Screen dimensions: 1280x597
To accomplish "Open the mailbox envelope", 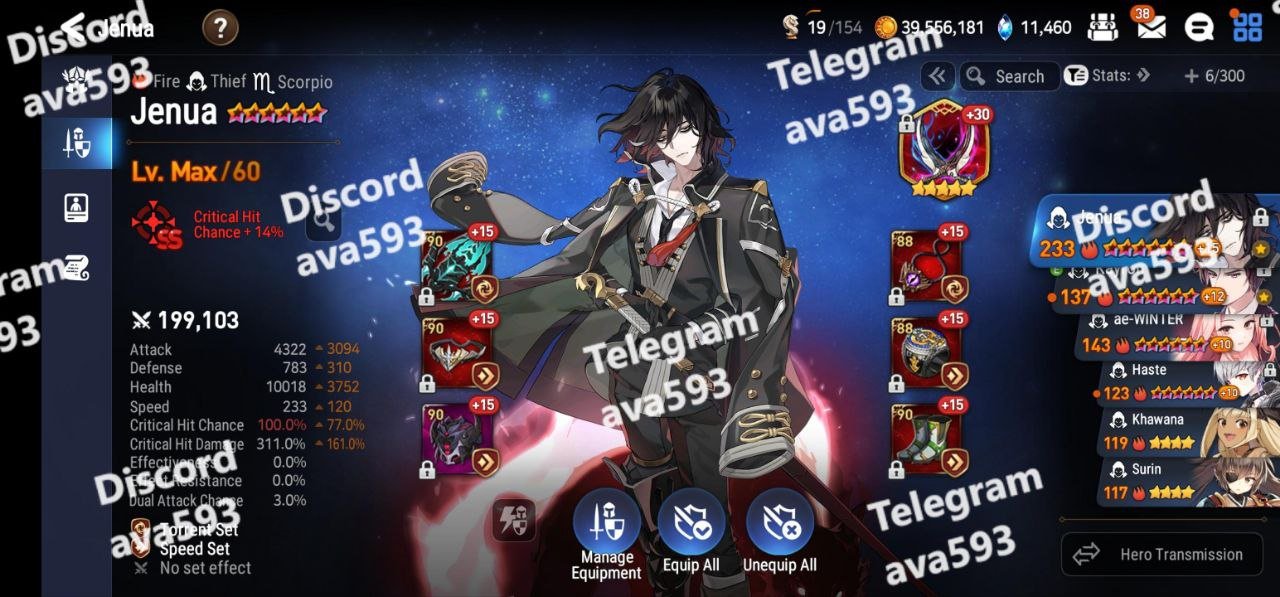I will [x=1150, y=28].
